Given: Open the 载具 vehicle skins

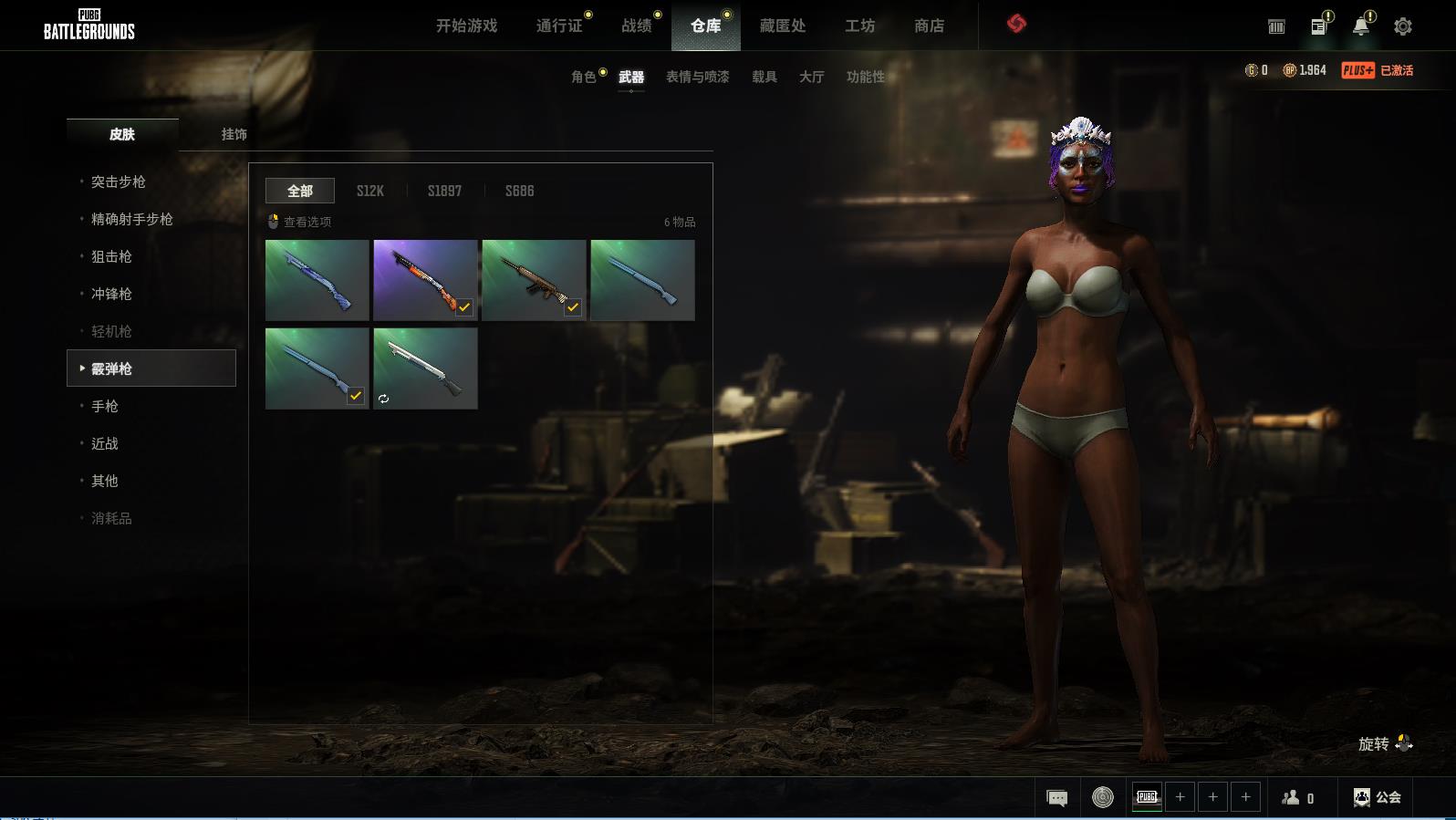Looking at the screenshot, I should [x=764, y=77].
